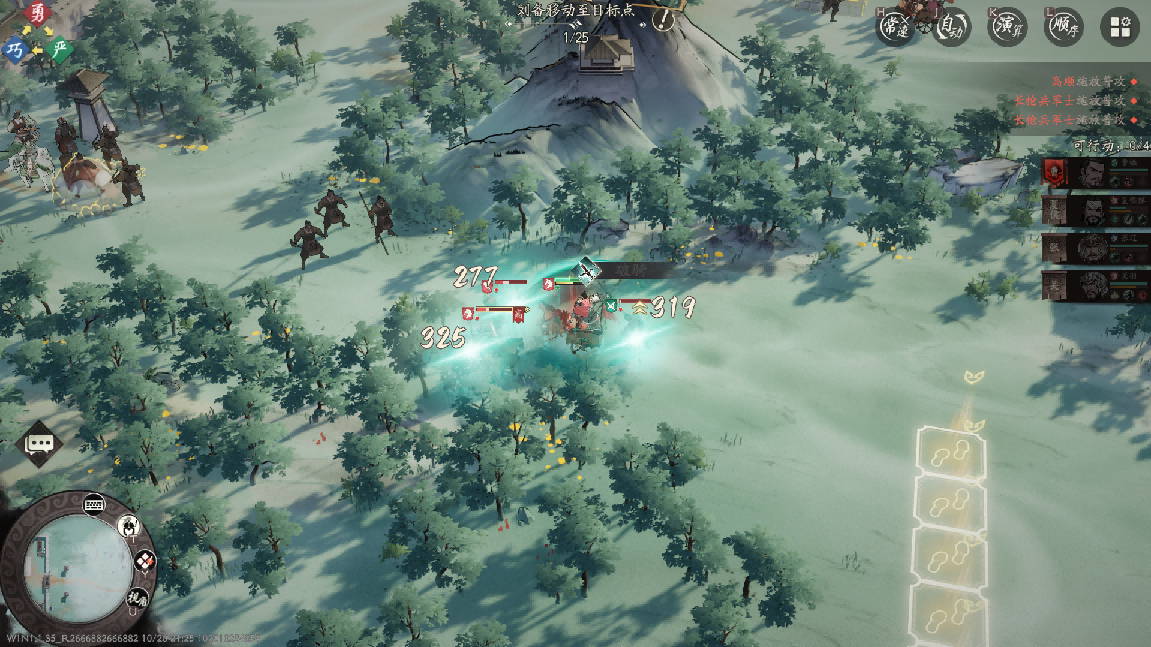Click the green 严 attribute diamond
The height and width of the screenshot is (647, 1151).
tap(61, 49)
